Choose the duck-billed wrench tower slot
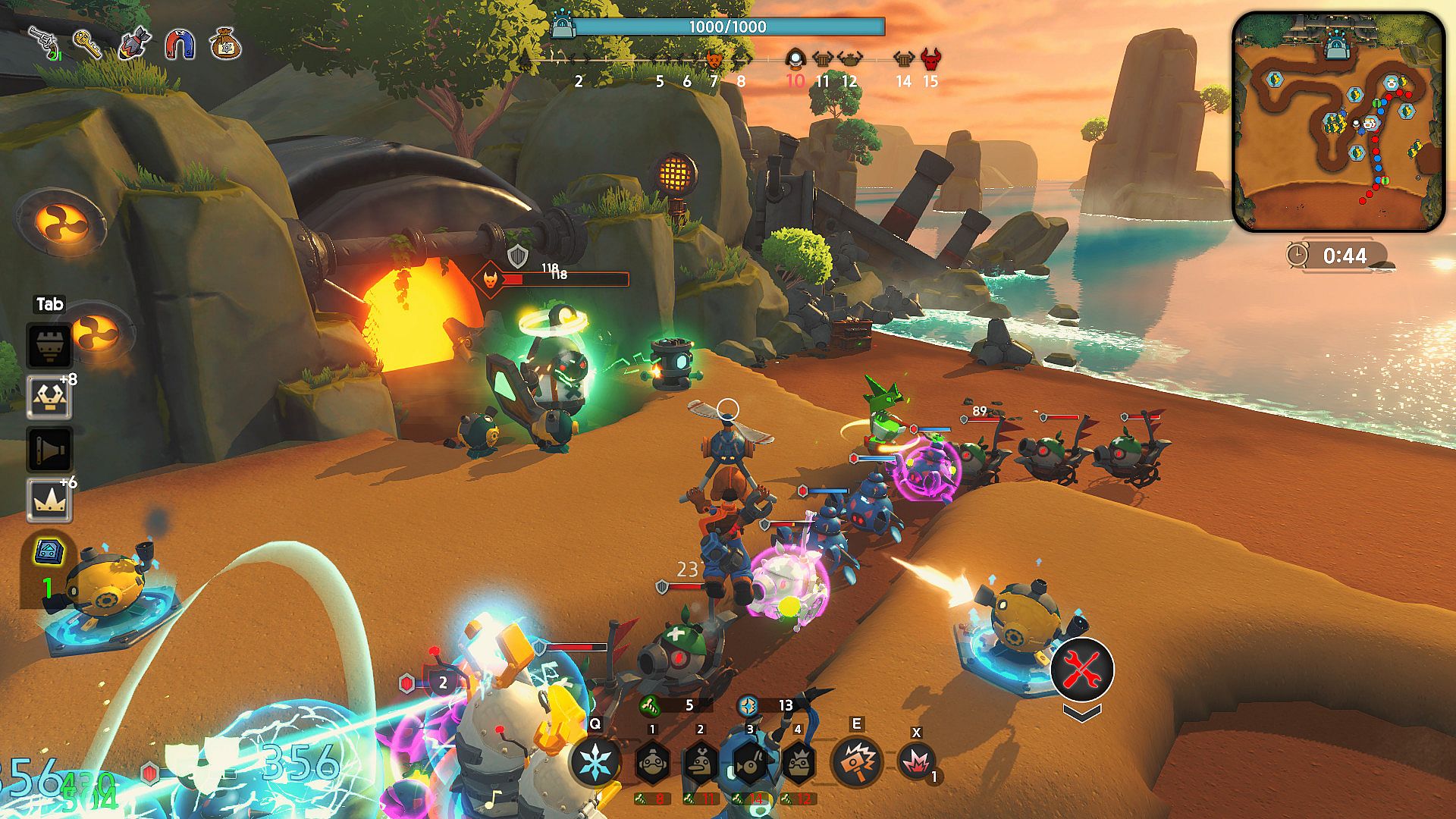 (700, 762)
